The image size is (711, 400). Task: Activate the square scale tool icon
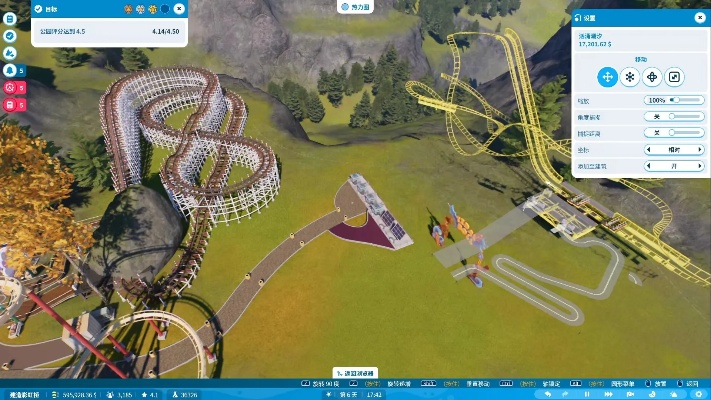(675, 77)
